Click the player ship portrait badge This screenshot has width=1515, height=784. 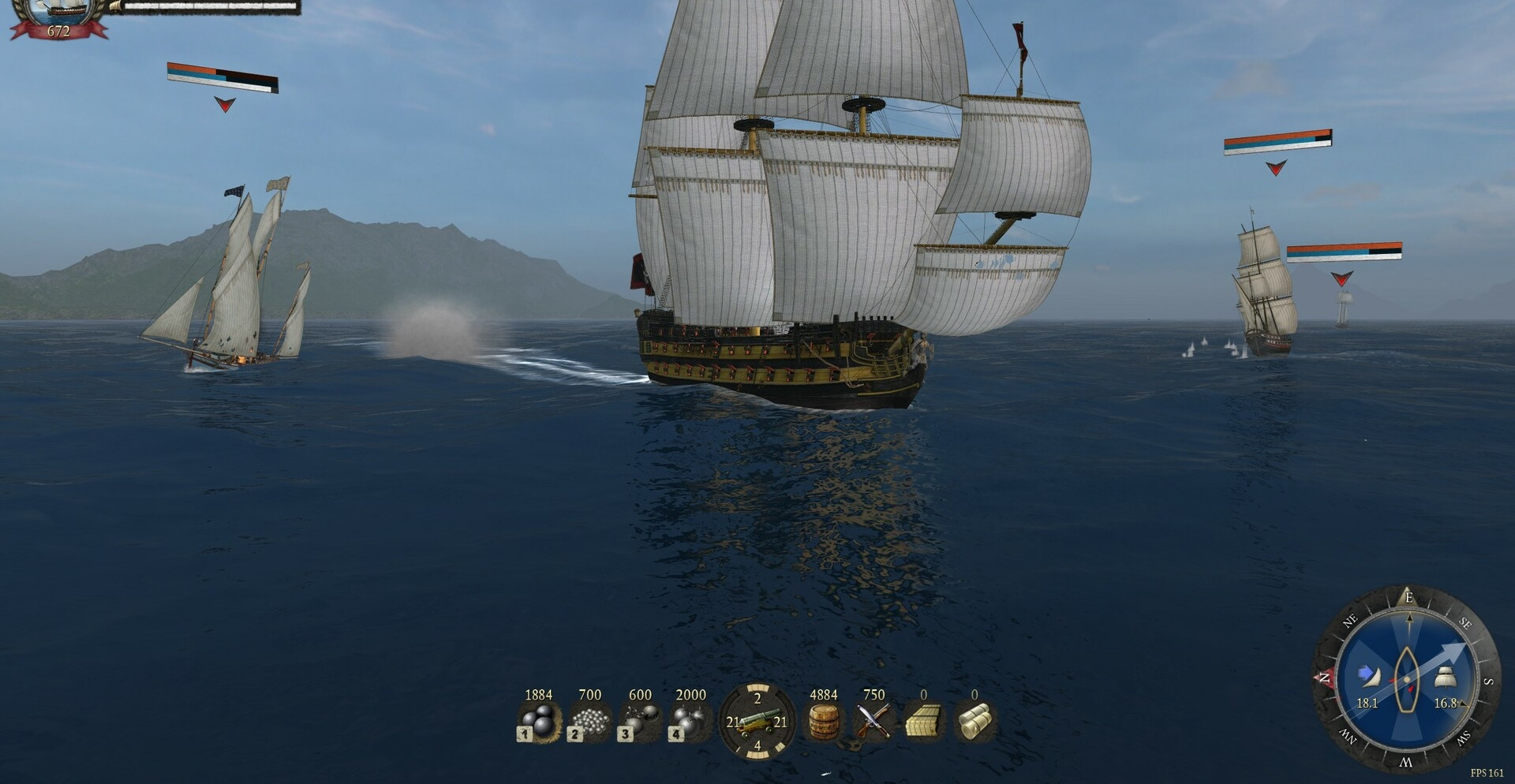pos(59,17)
